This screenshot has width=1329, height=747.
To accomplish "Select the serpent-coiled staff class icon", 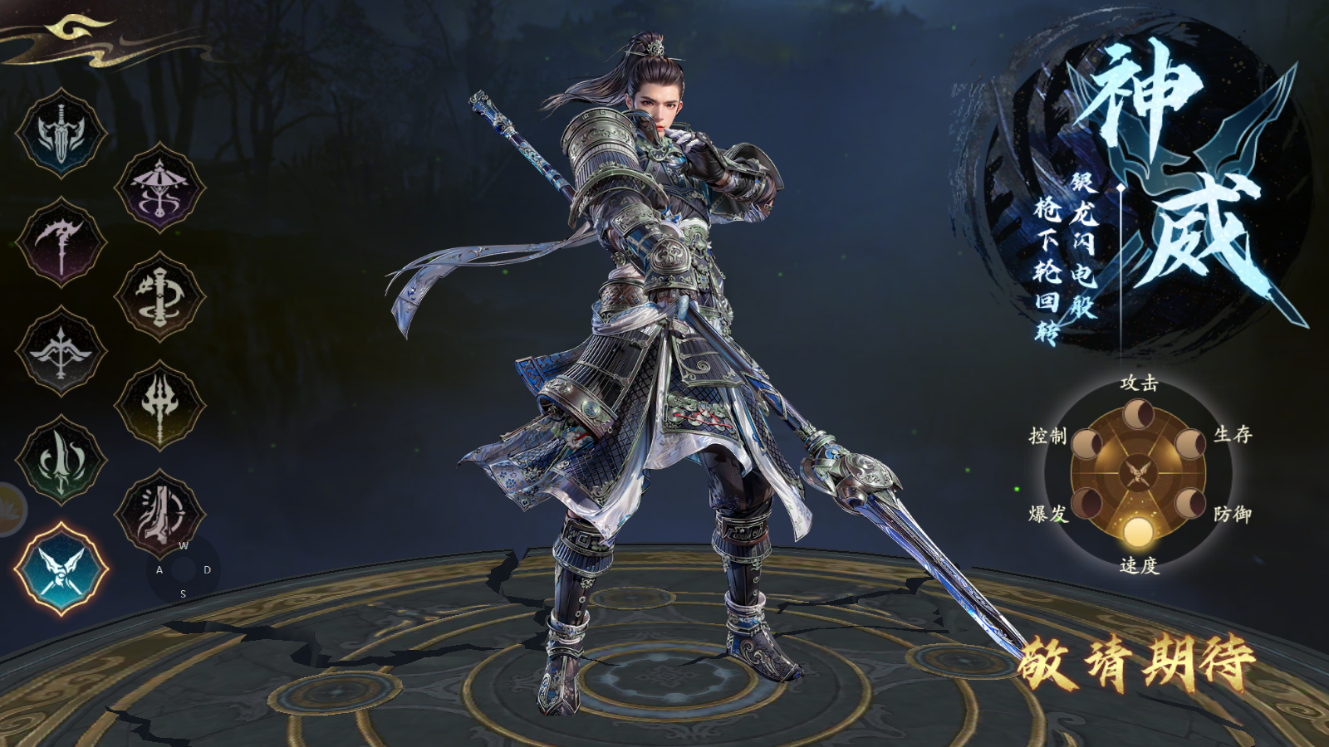I will (160, 297).
